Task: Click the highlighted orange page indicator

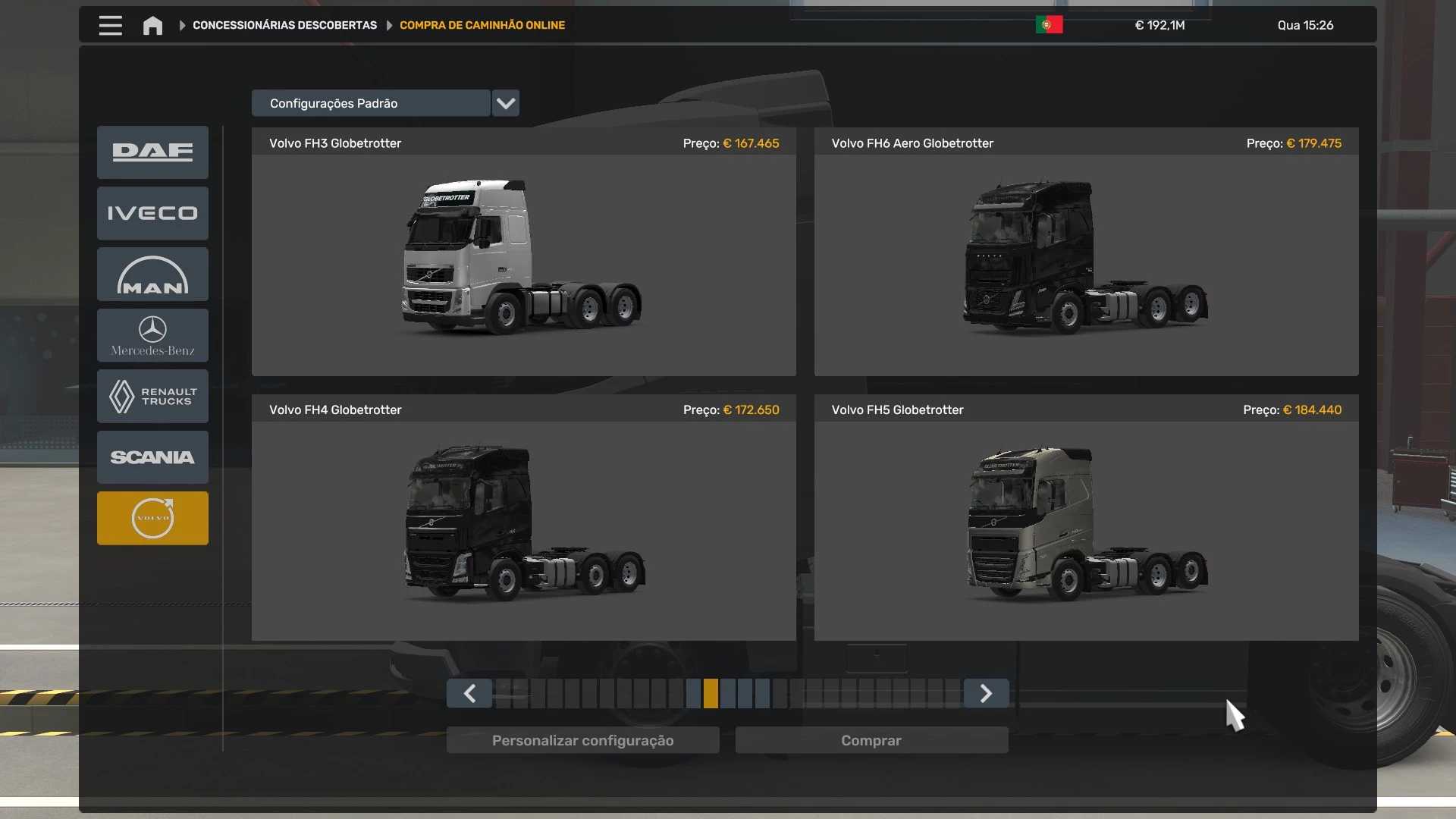Action: click(711, 694)
